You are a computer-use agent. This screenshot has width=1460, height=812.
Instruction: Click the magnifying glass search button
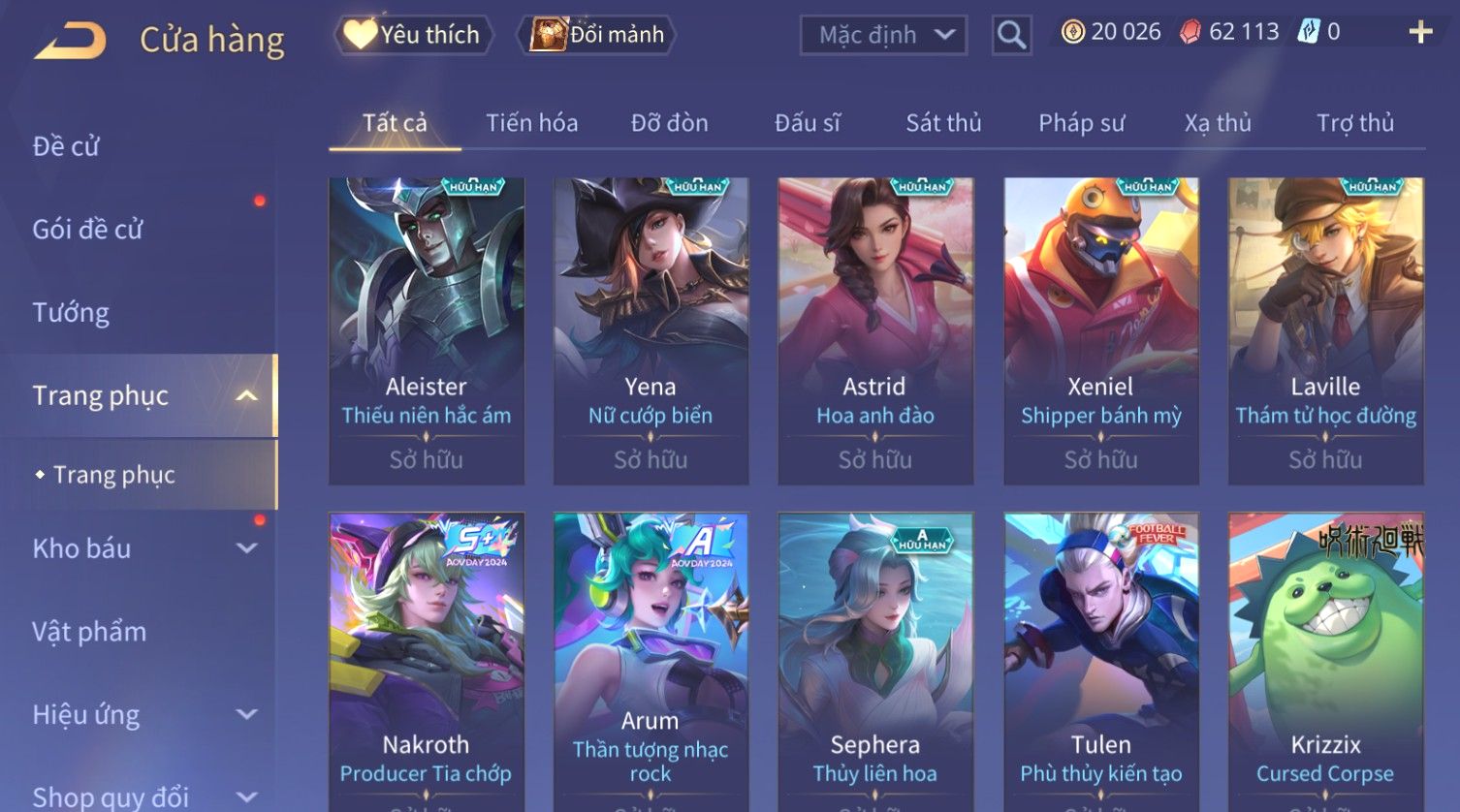[x=1011, y=35]
